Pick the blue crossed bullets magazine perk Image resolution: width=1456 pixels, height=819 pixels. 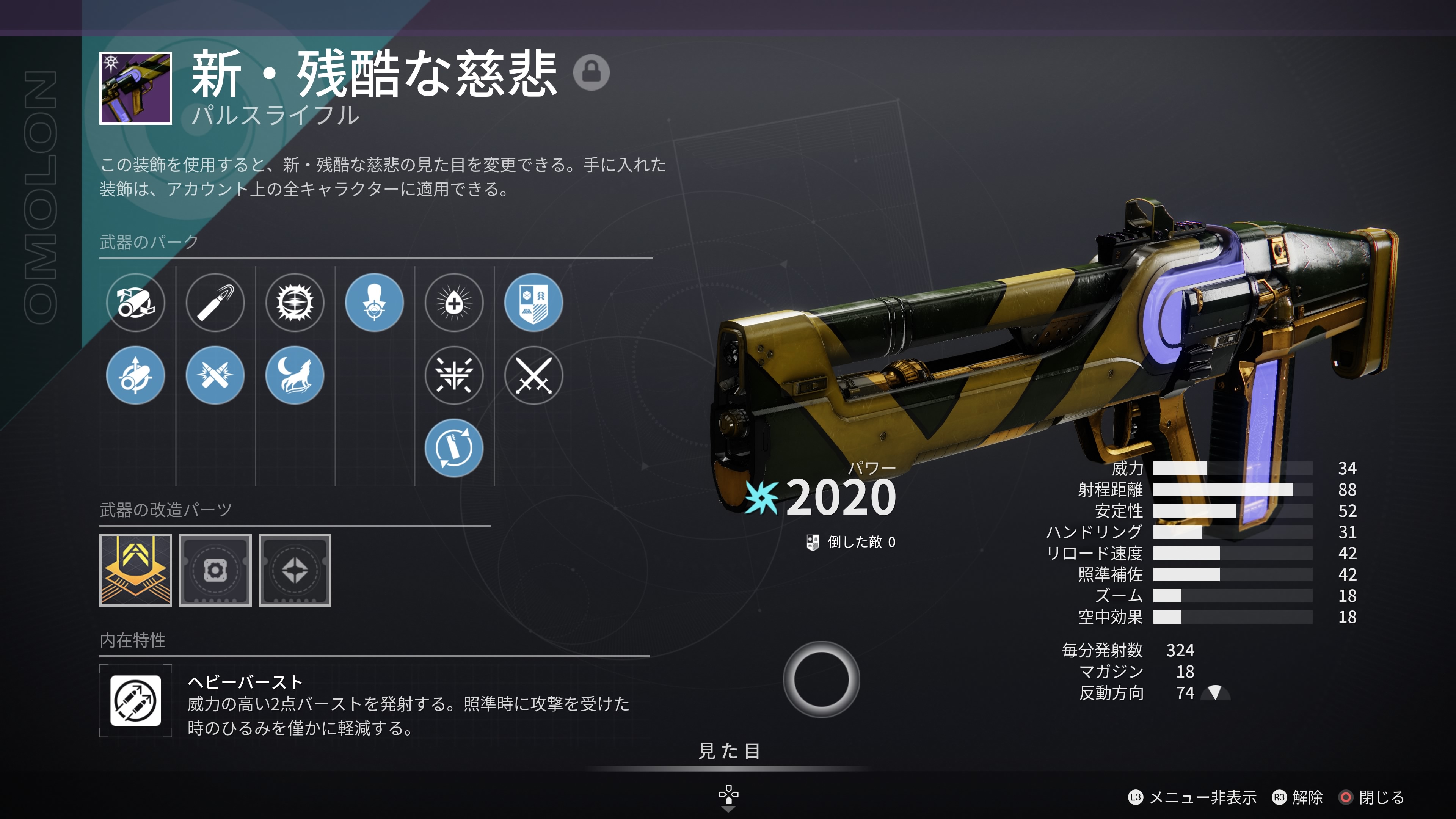coord(215,375)
